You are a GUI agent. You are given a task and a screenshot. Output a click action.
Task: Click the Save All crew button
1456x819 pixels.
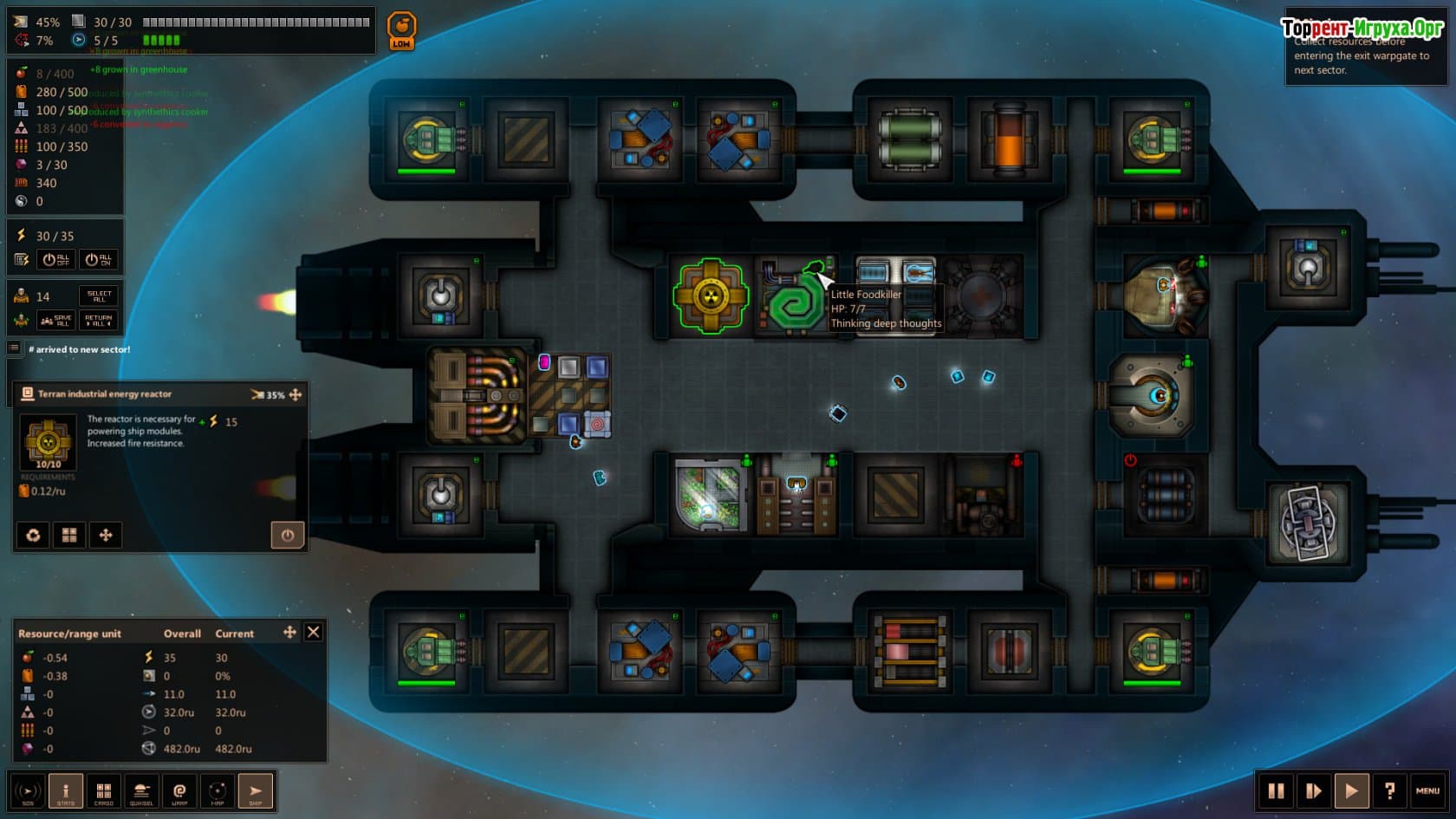point(57,321)
